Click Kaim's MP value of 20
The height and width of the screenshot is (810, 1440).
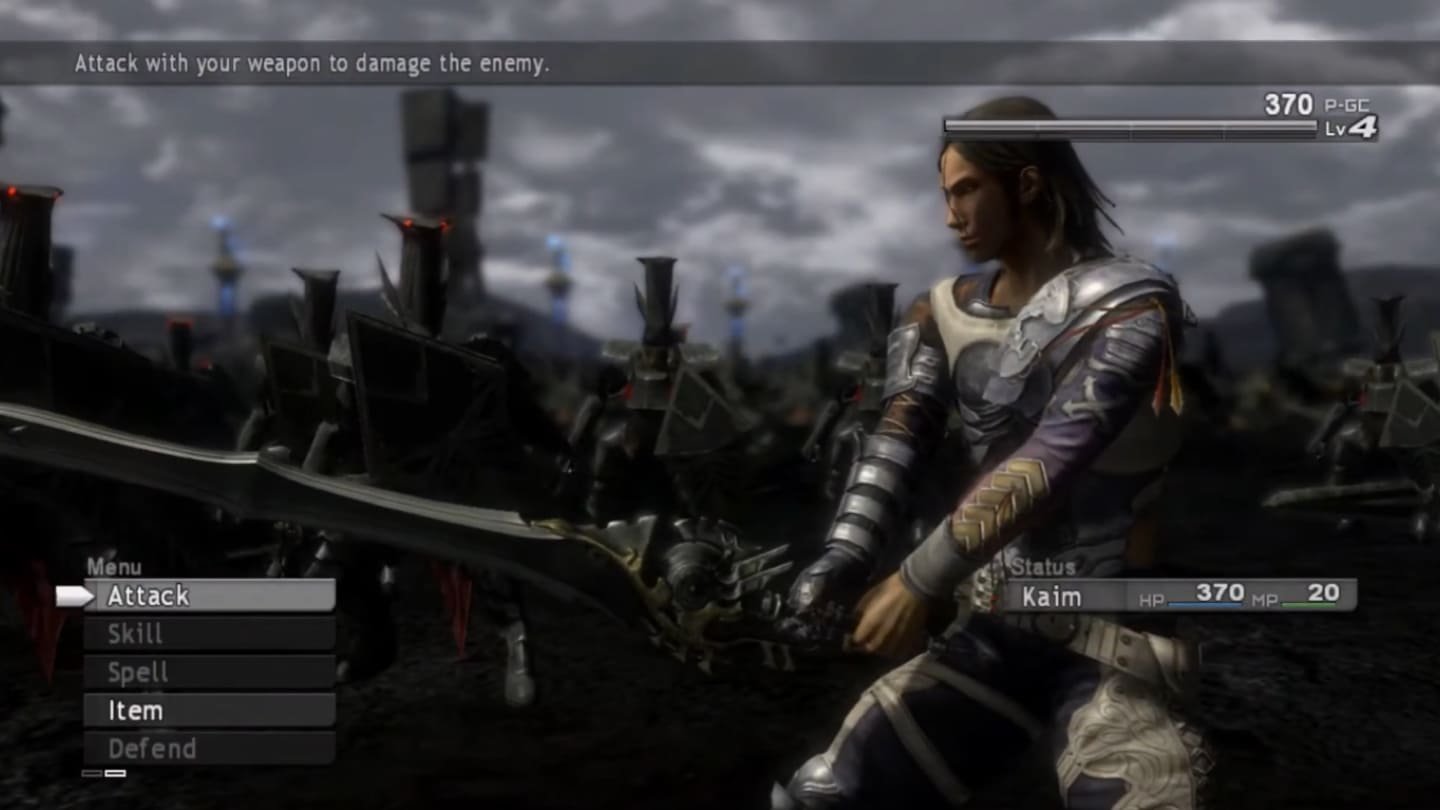(1325, 590)
